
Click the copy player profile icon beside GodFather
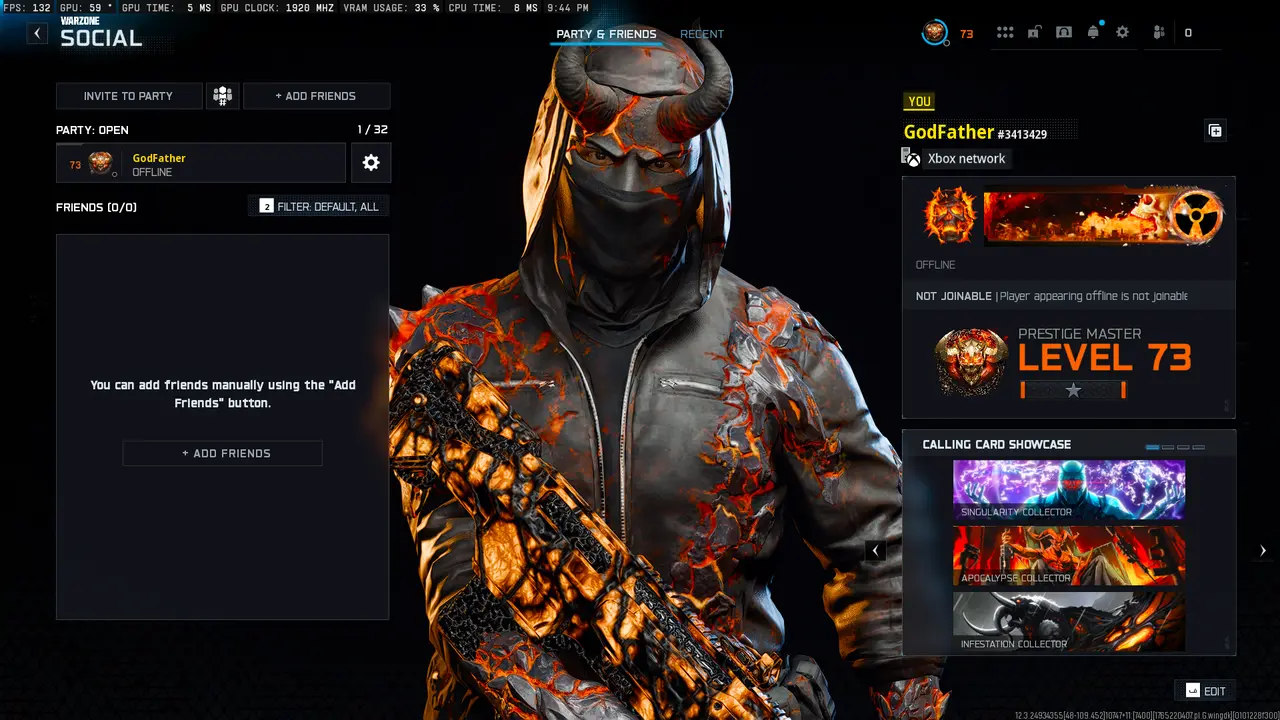coord(1214,129)
